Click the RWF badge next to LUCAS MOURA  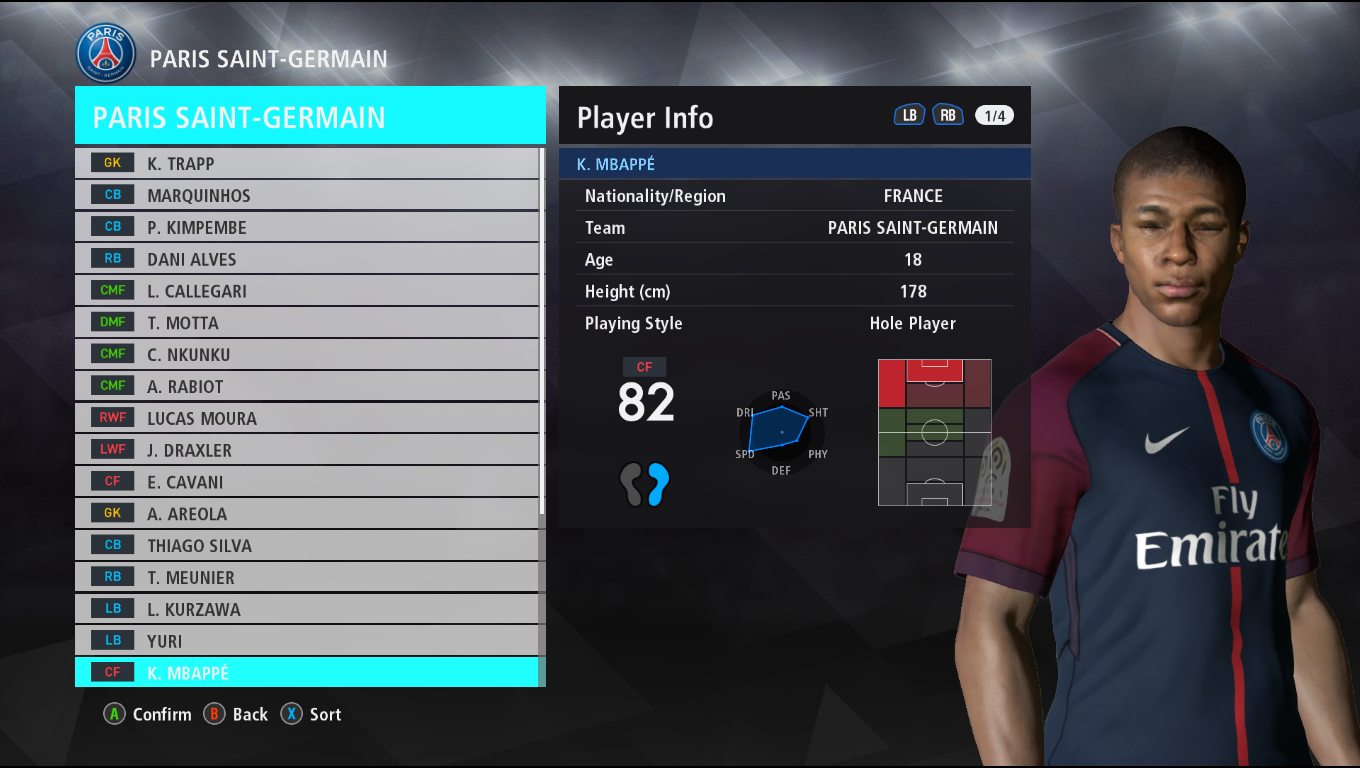[112, 418]
